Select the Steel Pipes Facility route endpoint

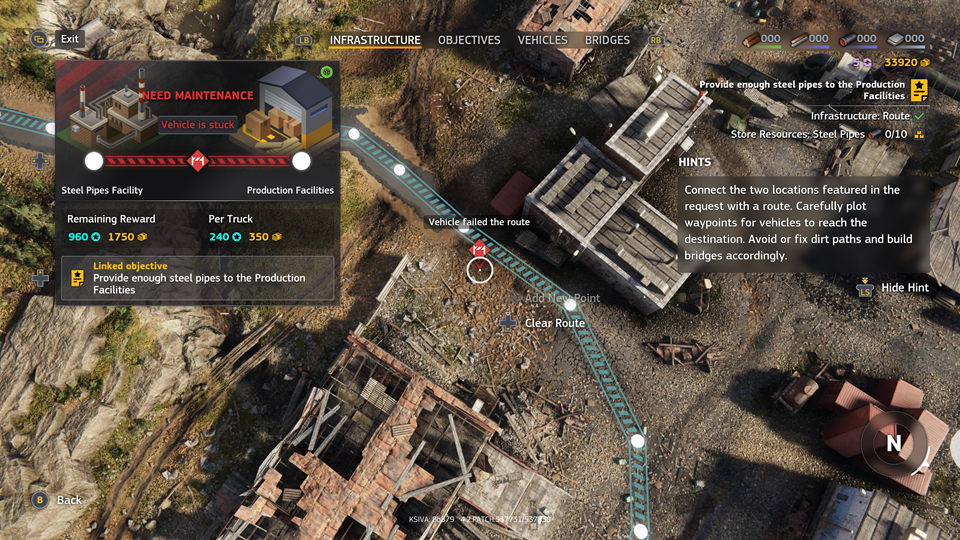point(94,161)
